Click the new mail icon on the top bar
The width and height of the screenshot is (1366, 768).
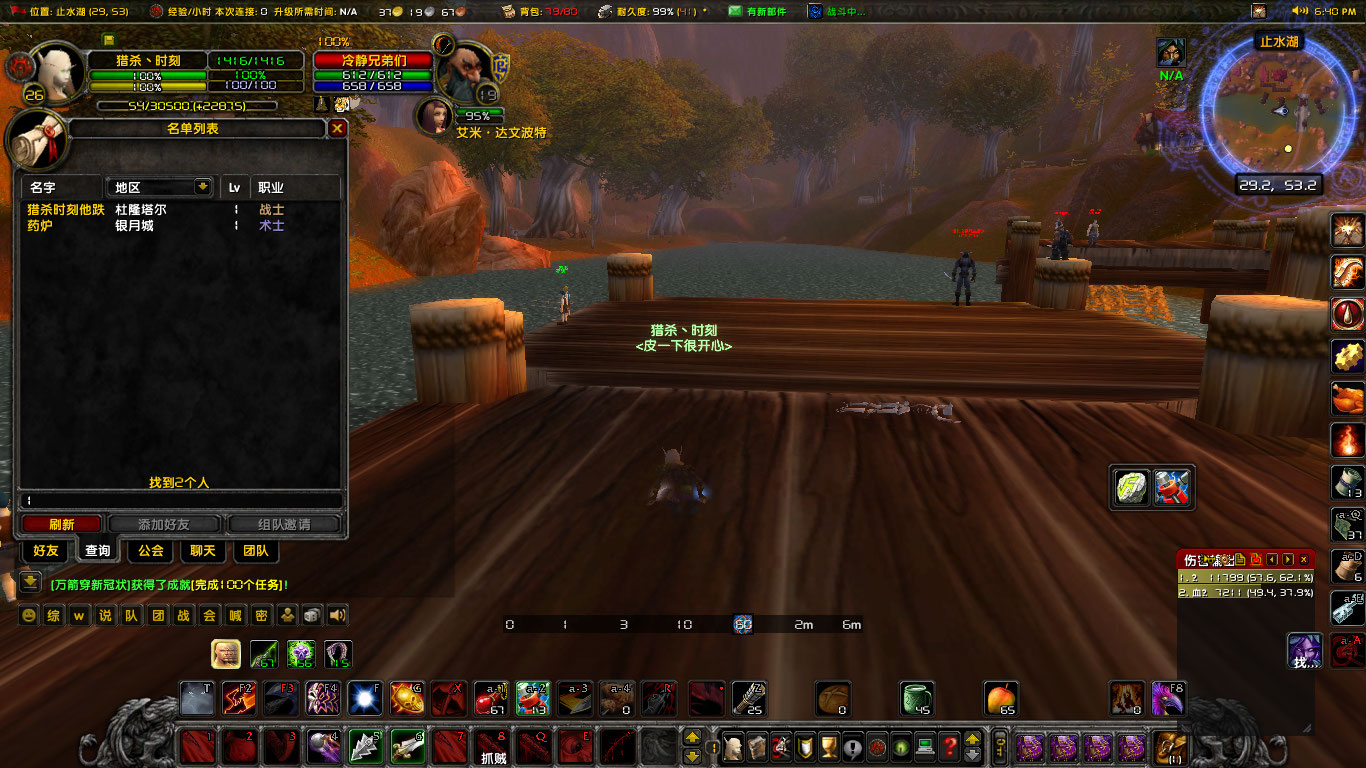click(736, 12)
